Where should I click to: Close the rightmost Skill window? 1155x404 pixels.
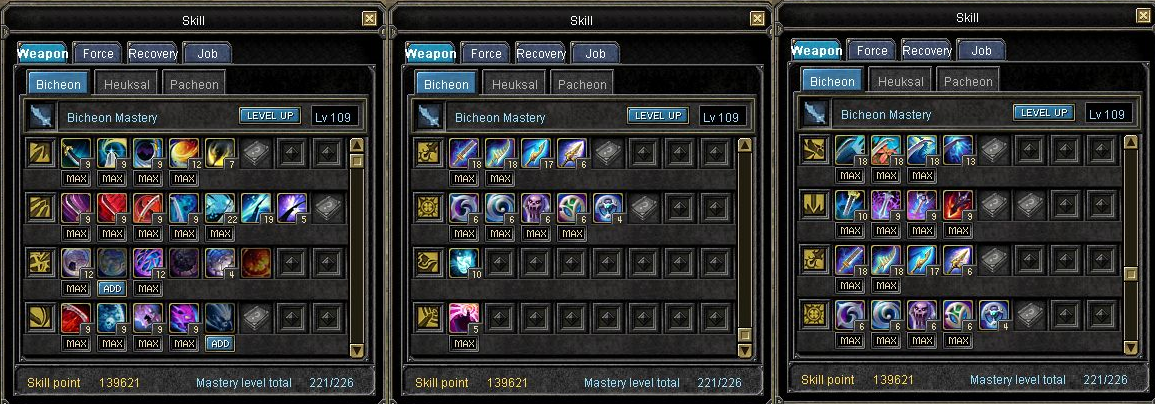click(x=1144, y=15)
